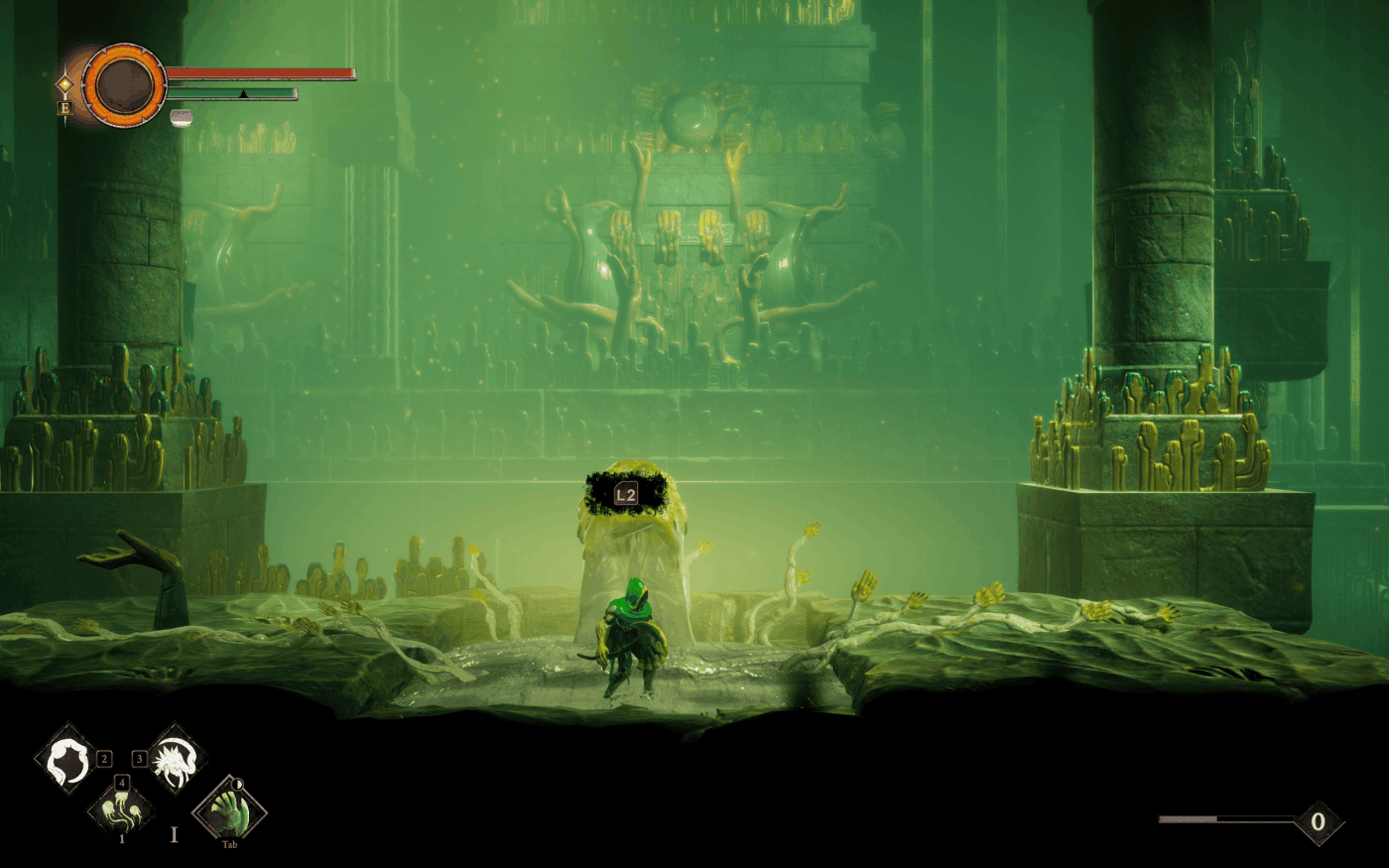Select the small bowl item icon
The image size is (1389, 868).
(182, 117)
